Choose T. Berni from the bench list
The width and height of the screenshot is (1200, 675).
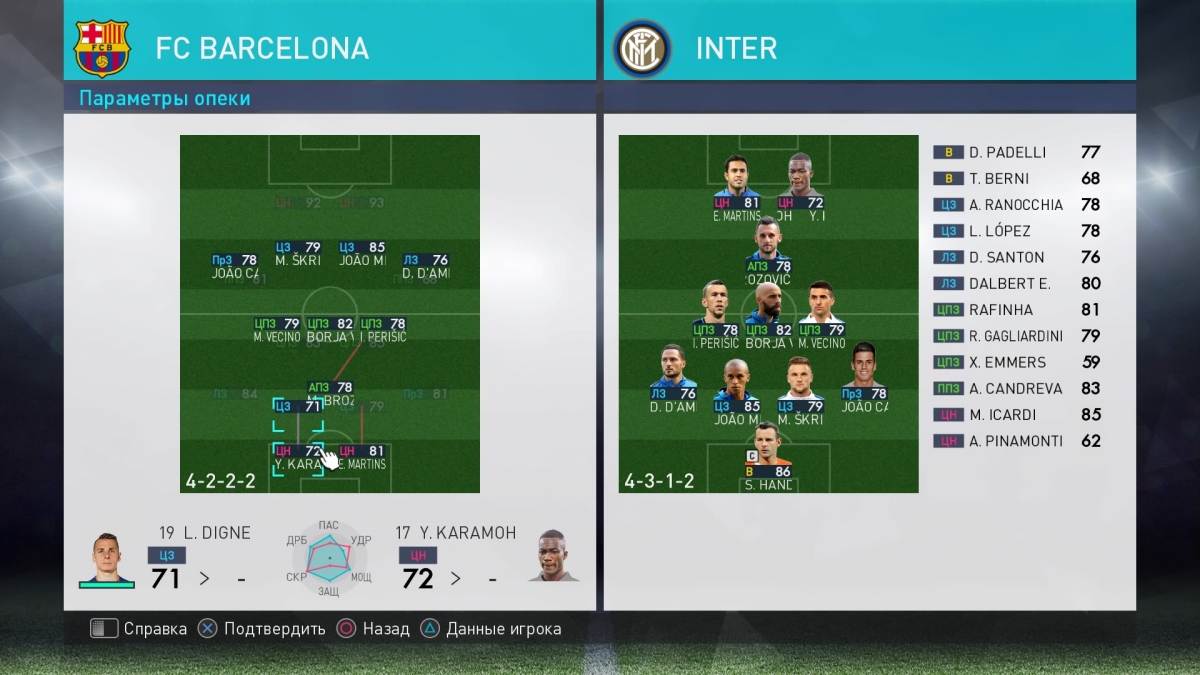(1016, 179)
